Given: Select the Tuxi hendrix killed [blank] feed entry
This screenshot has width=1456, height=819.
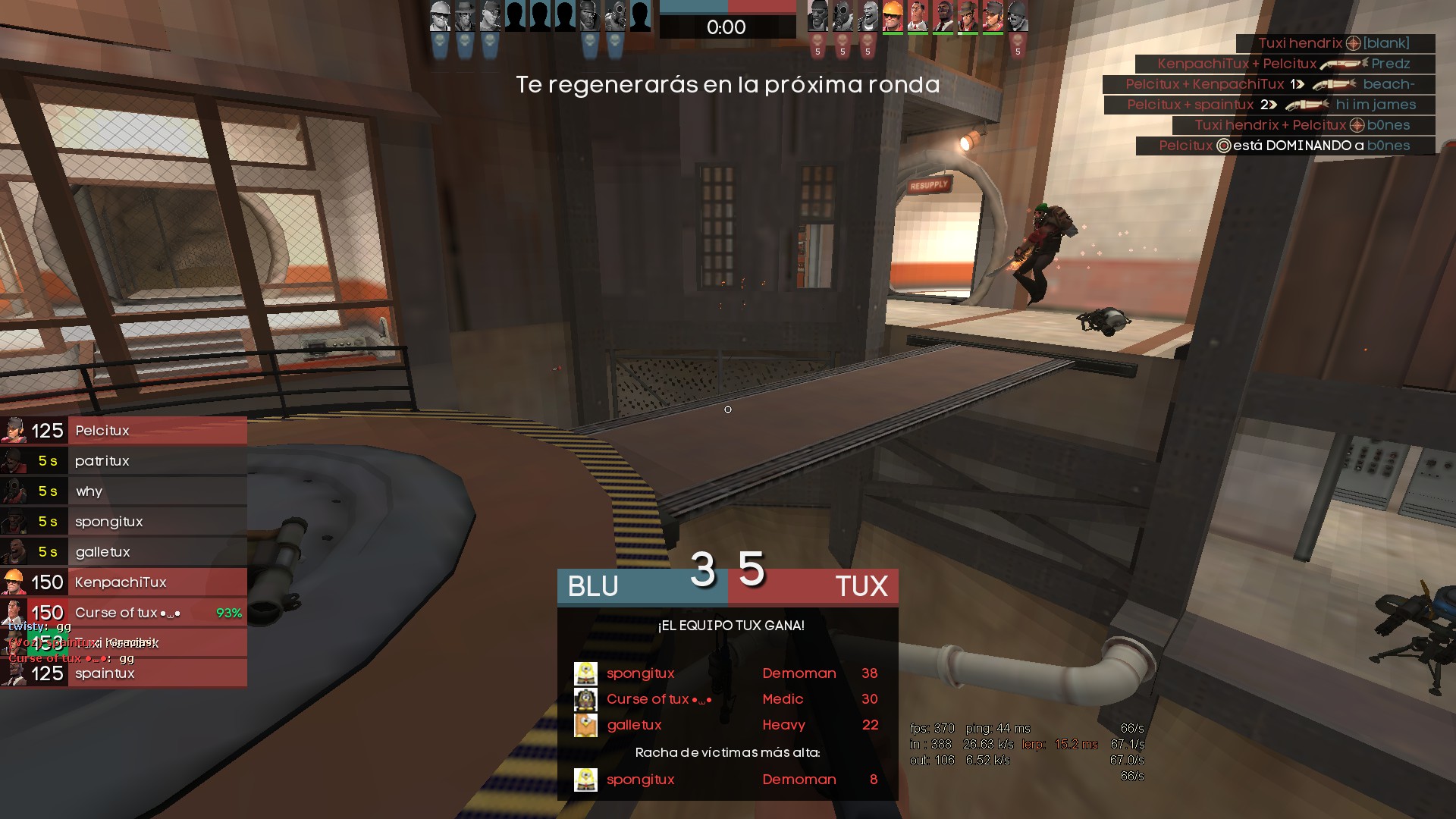Looking at the screenshot, I should pyautogui.click(x=1334, y=43).
